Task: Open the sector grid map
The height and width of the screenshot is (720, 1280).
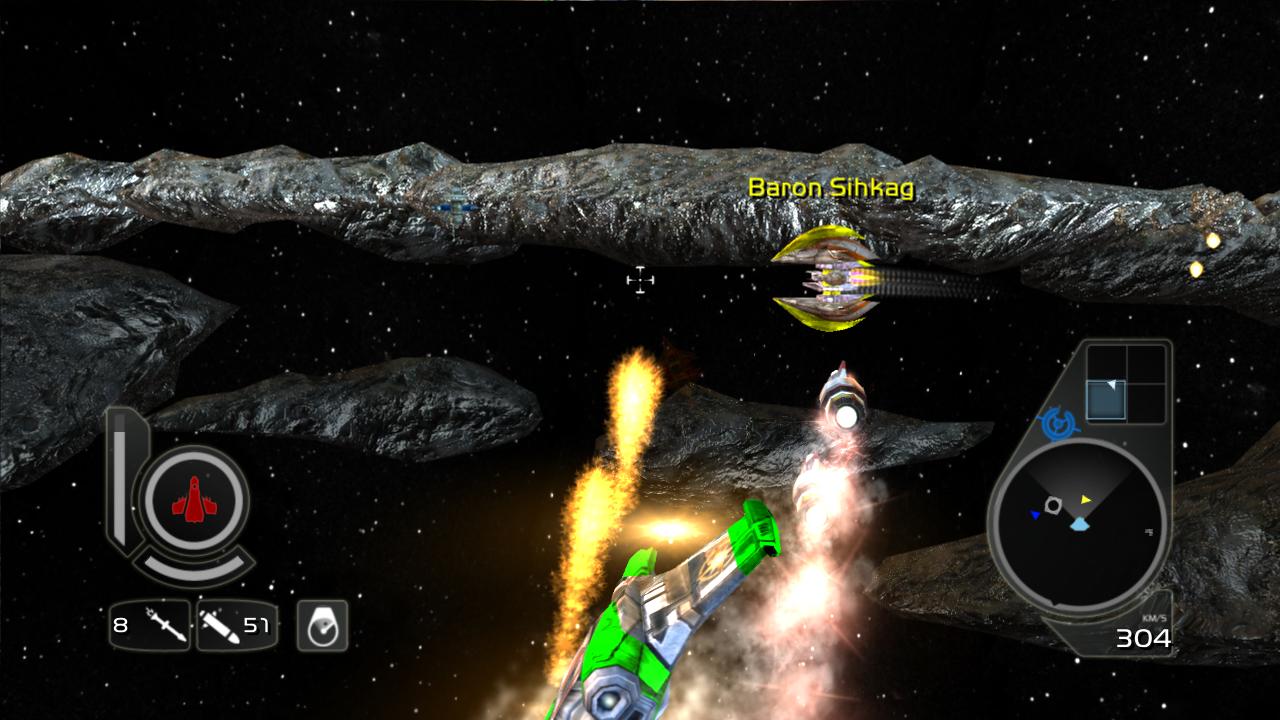Action: 1126,383
